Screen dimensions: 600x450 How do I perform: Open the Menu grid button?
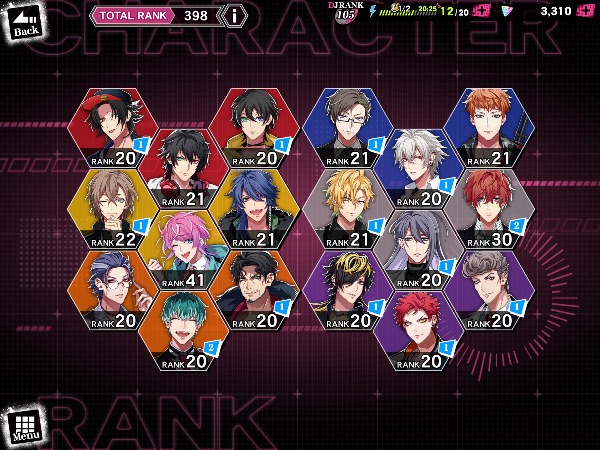pos(25,426)
